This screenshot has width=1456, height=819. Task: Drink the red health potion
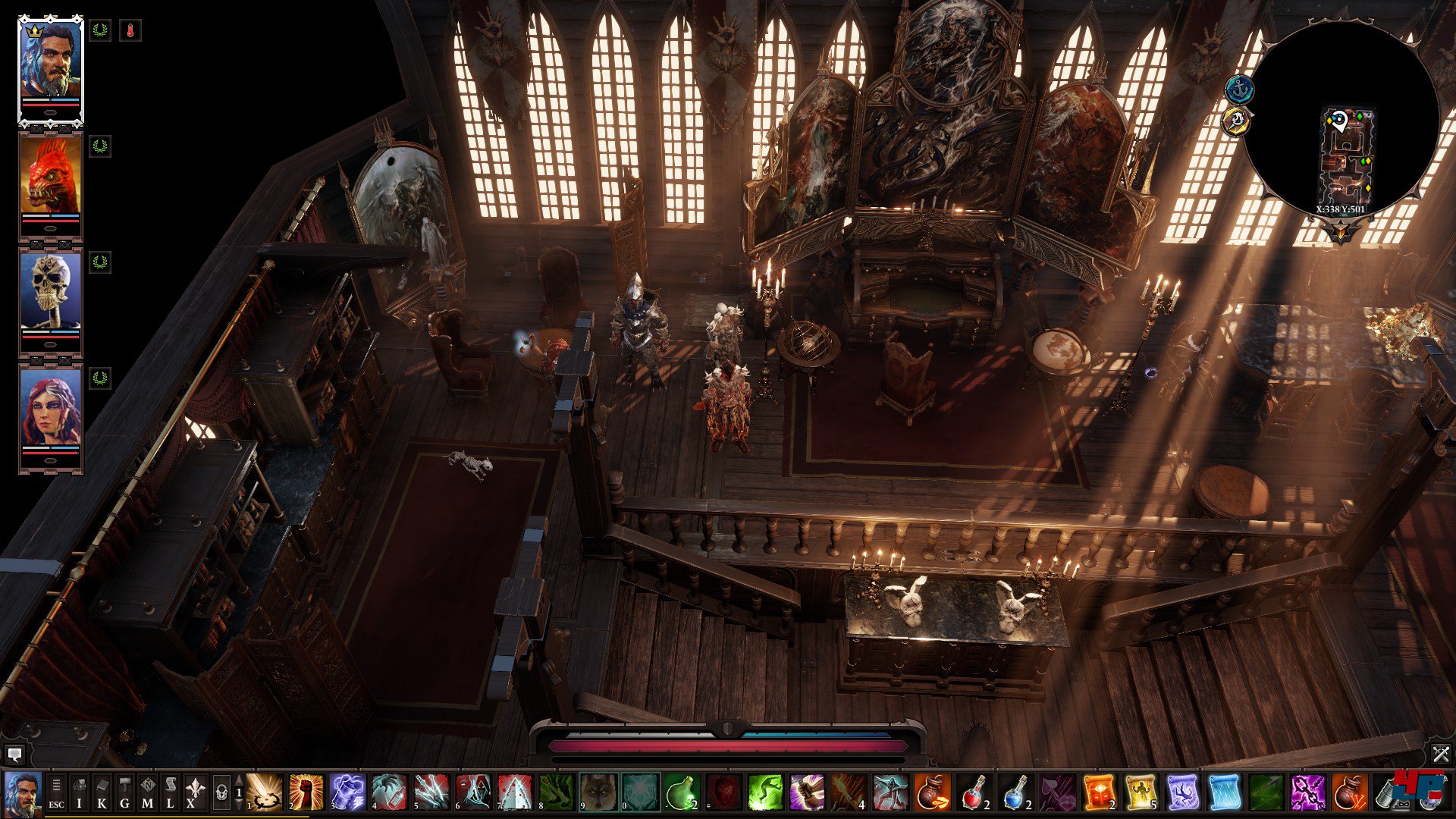(974, 792)
